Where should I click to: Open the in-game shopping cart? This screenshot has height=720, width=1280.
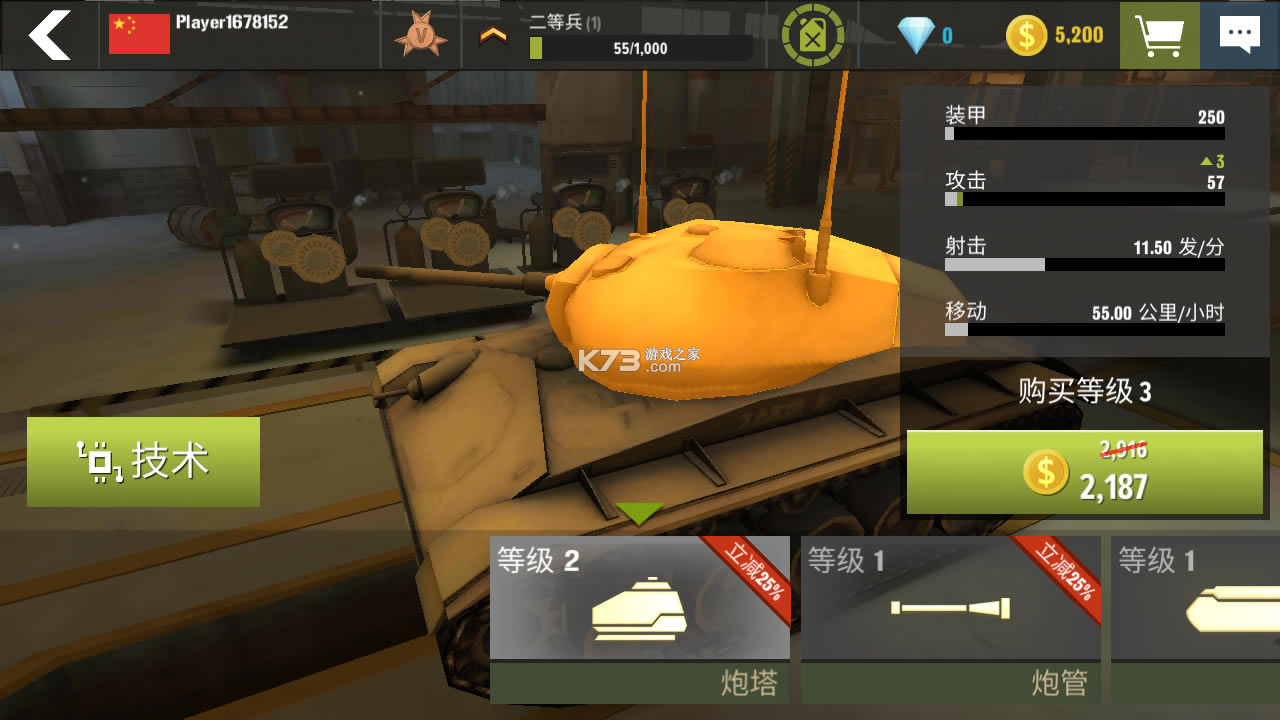[x=1157, y=36]
